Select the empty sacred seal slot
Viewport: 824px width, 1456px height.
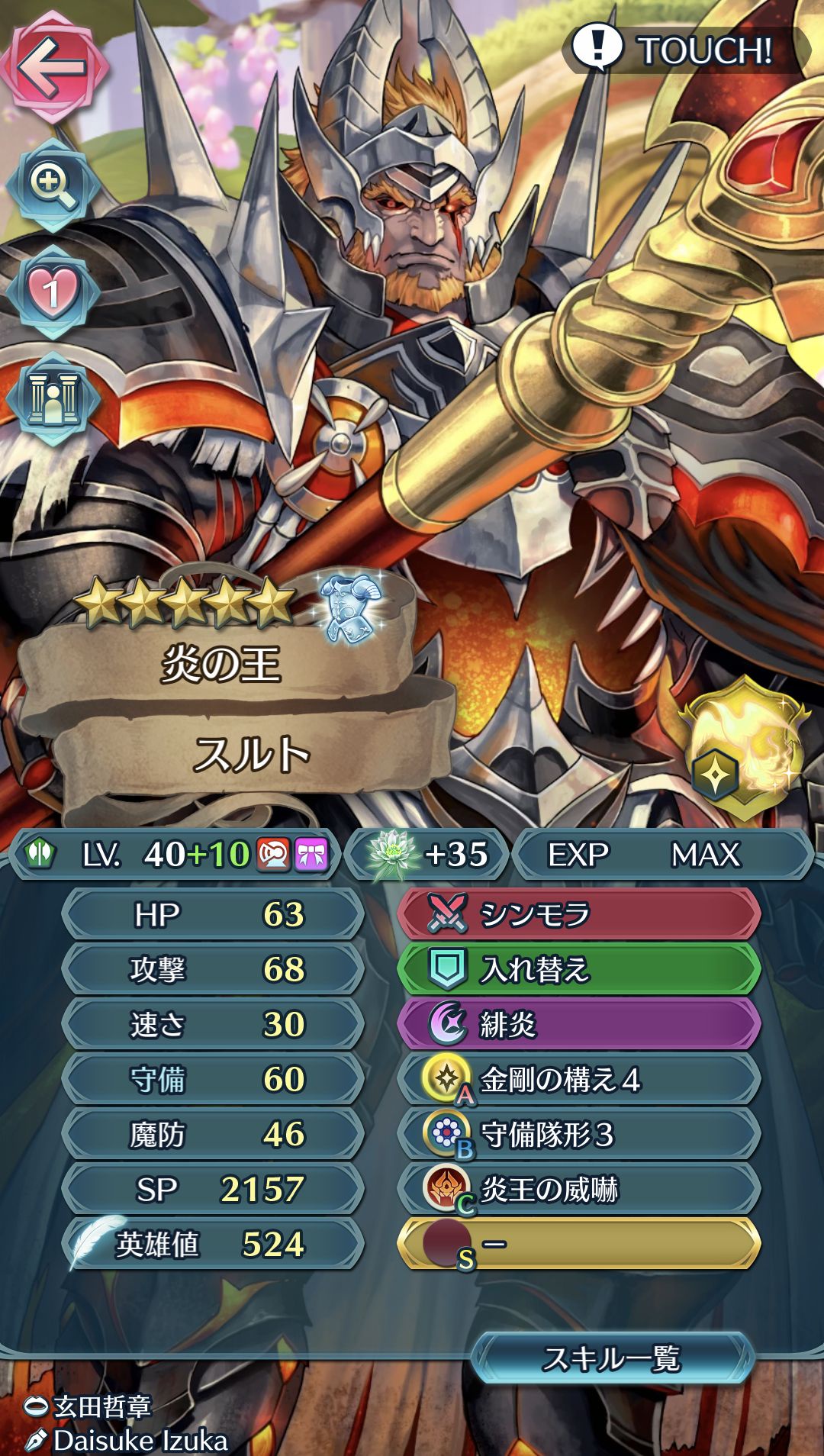click(578, 1244)
